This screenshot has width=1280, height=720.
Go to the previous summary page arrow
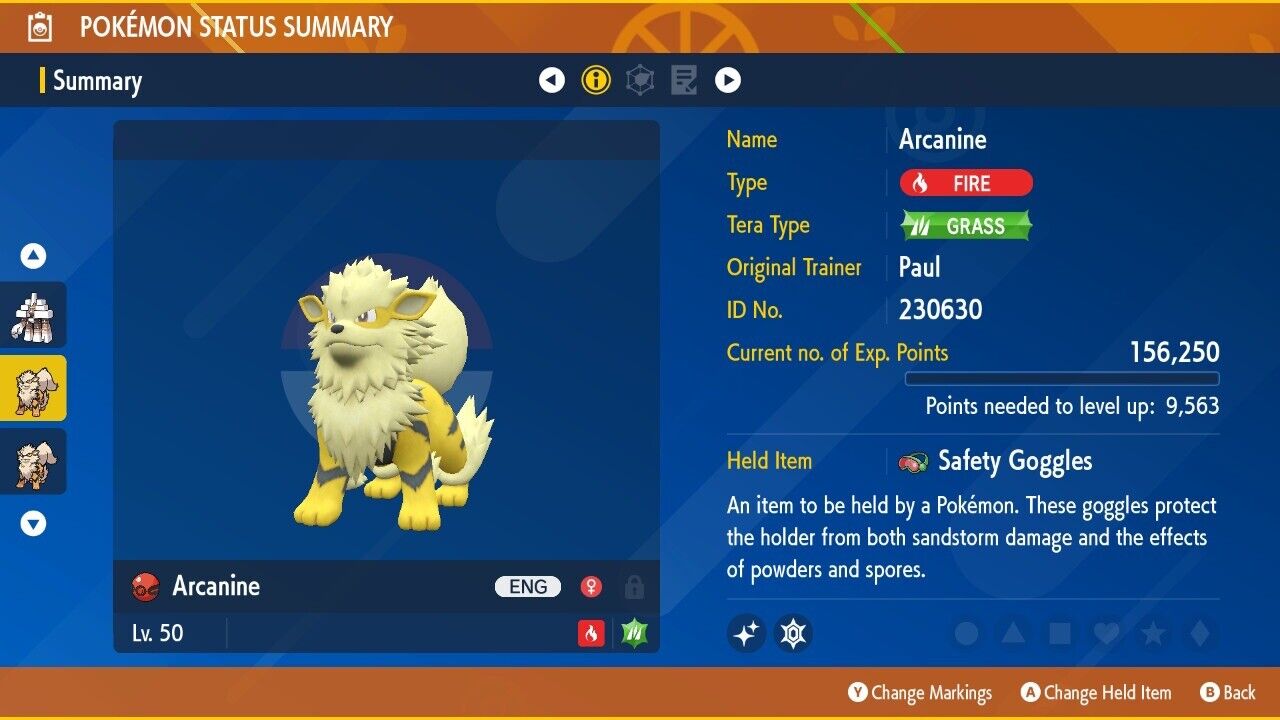pos(552,80)
